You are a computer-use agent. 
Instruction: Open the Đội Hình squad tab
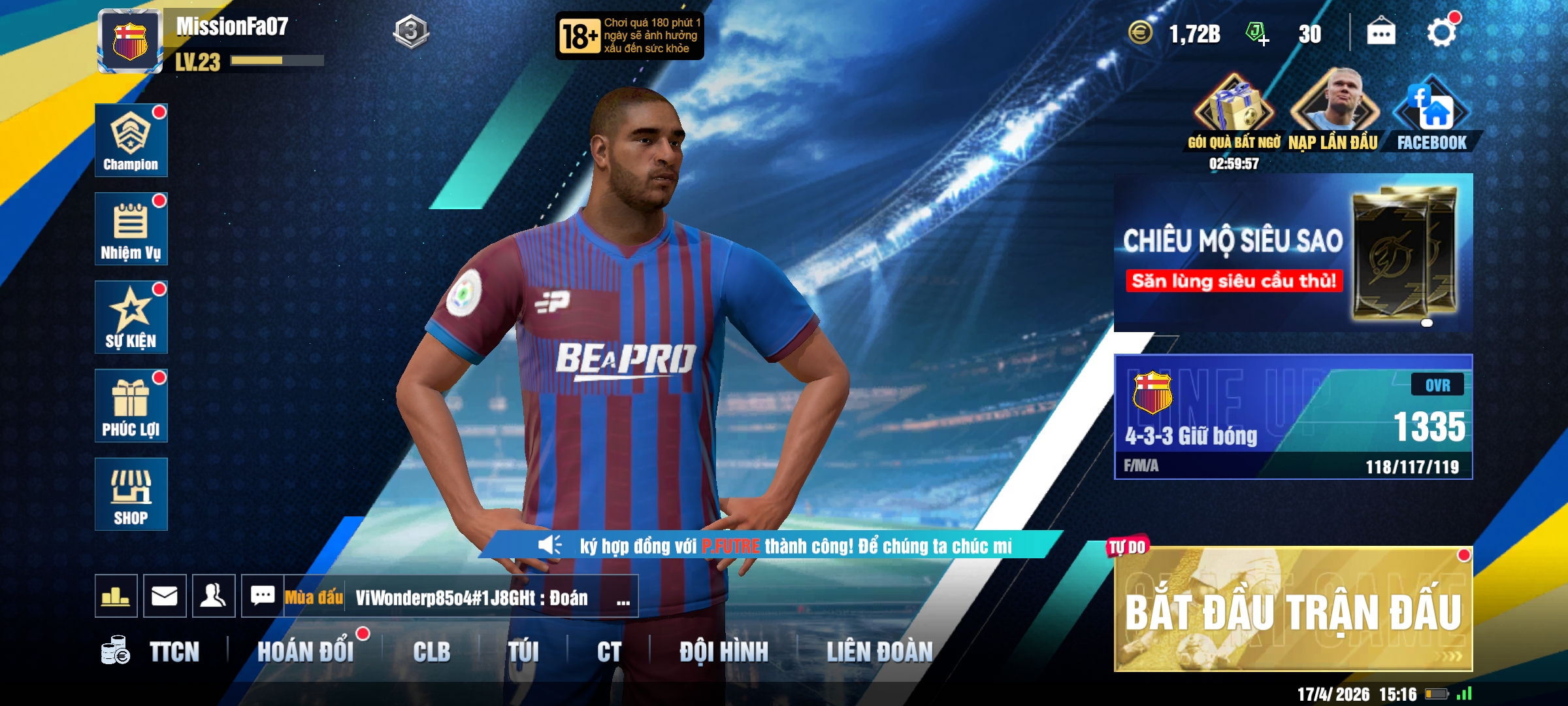723,652
